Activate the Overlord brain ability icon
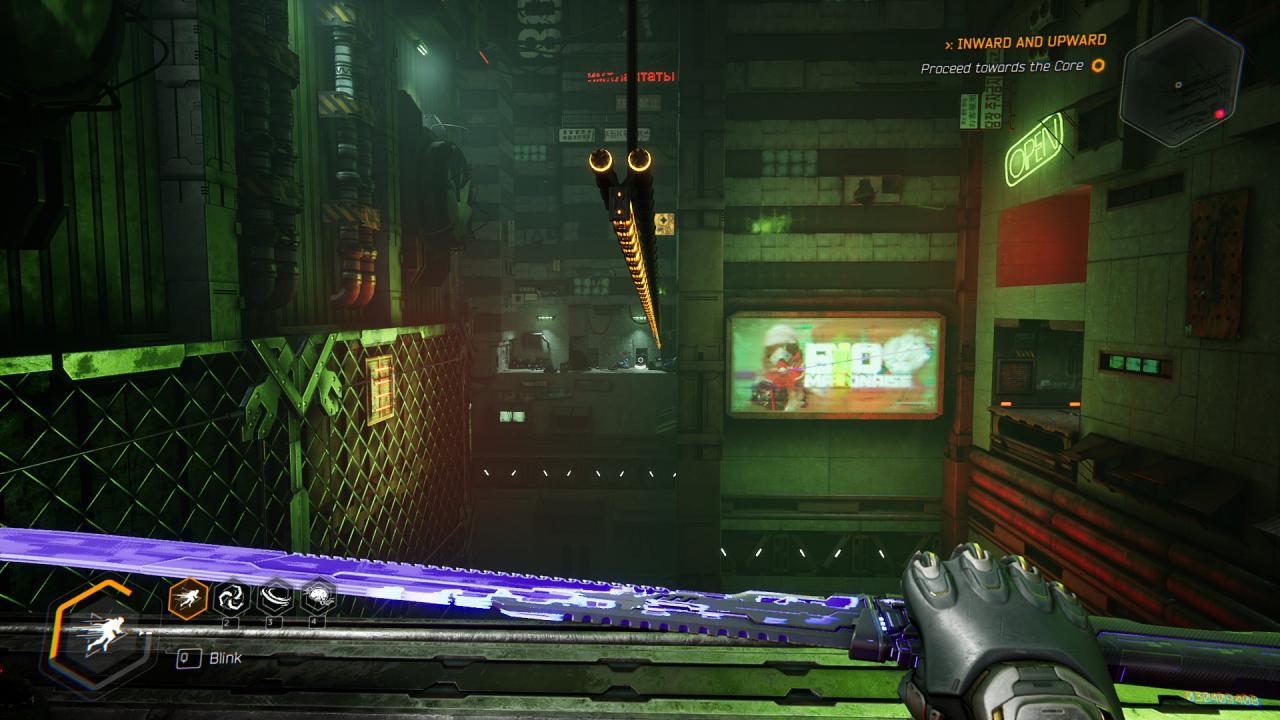This screenshot has width=1280, height=720. tap(318, 599)
